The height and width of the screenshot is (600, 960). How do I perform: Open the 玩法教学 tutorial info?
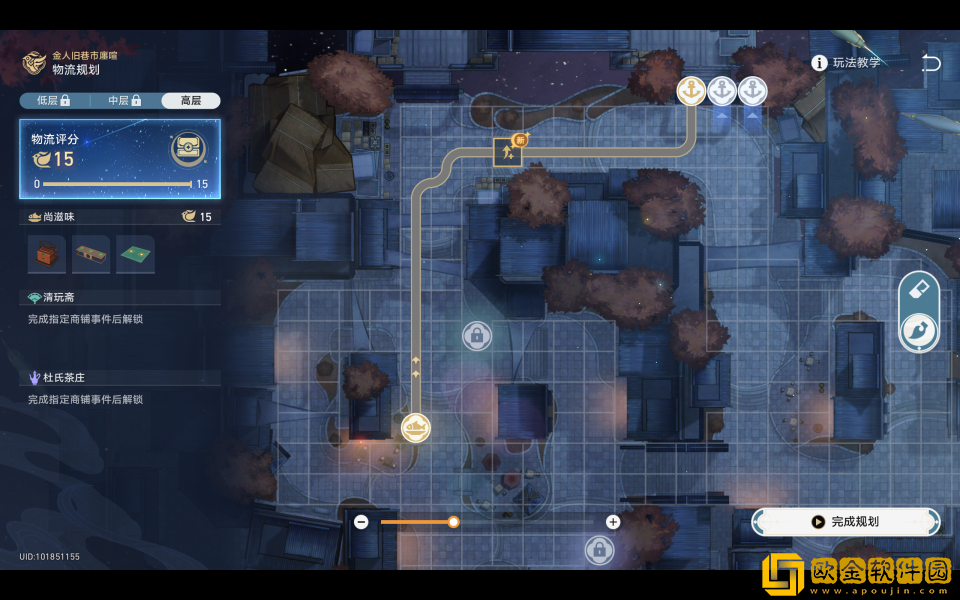pos(847,63)
